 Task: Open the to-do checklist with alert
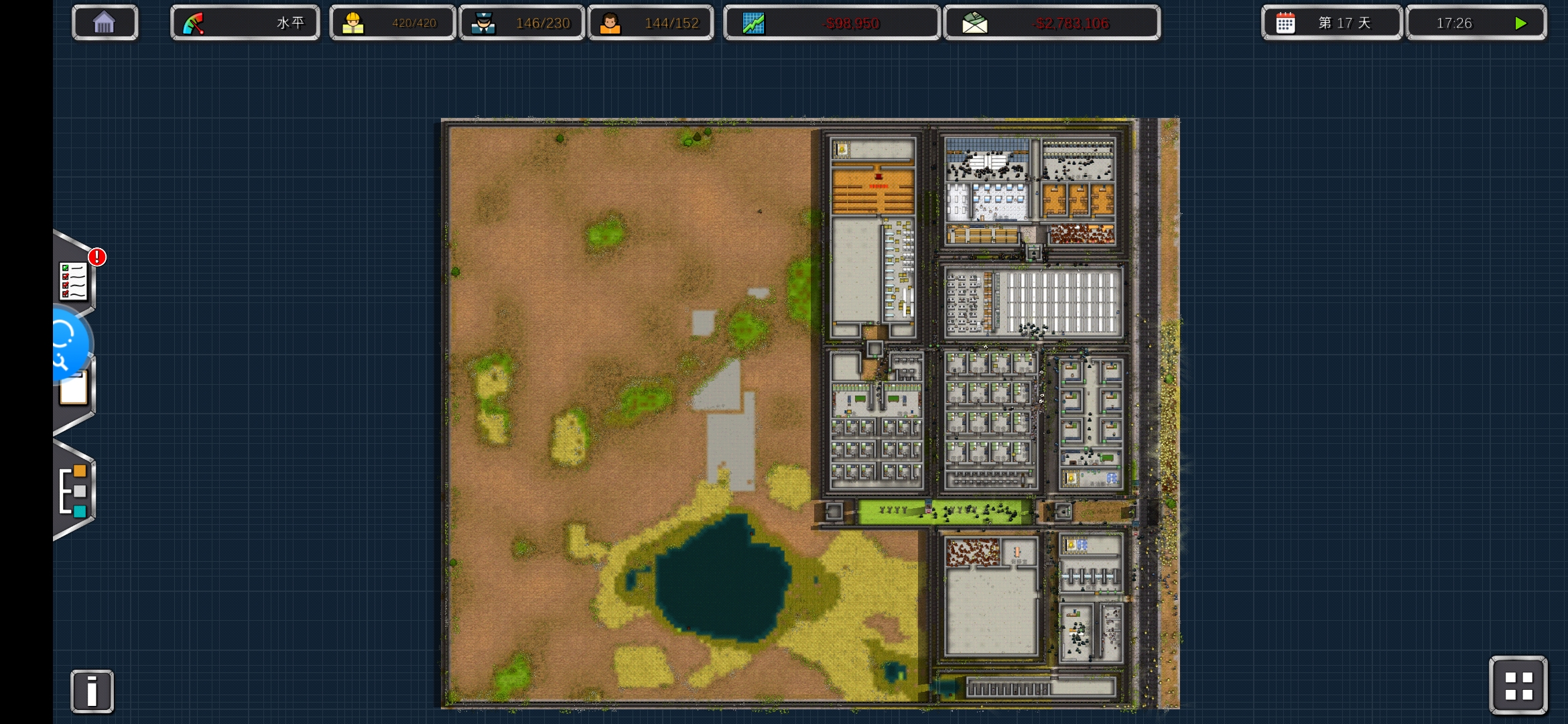point(74,280)
